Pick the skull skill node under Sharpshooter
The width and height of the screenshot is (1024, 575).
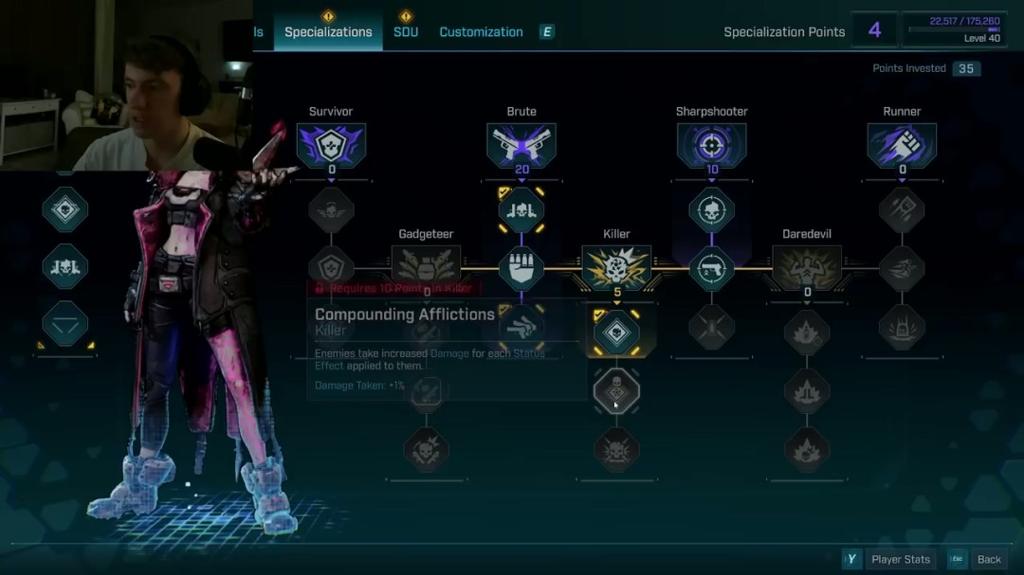click(711, 210)
